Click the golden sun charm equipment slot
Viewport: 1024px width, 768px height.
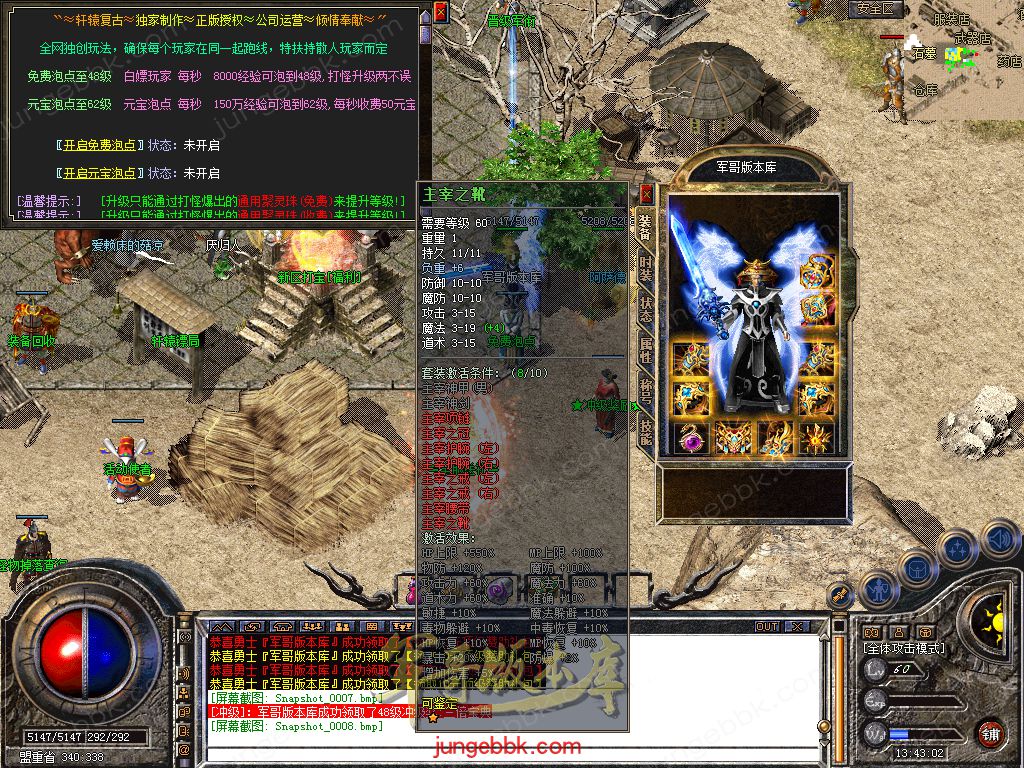click(x=817, y=438)
